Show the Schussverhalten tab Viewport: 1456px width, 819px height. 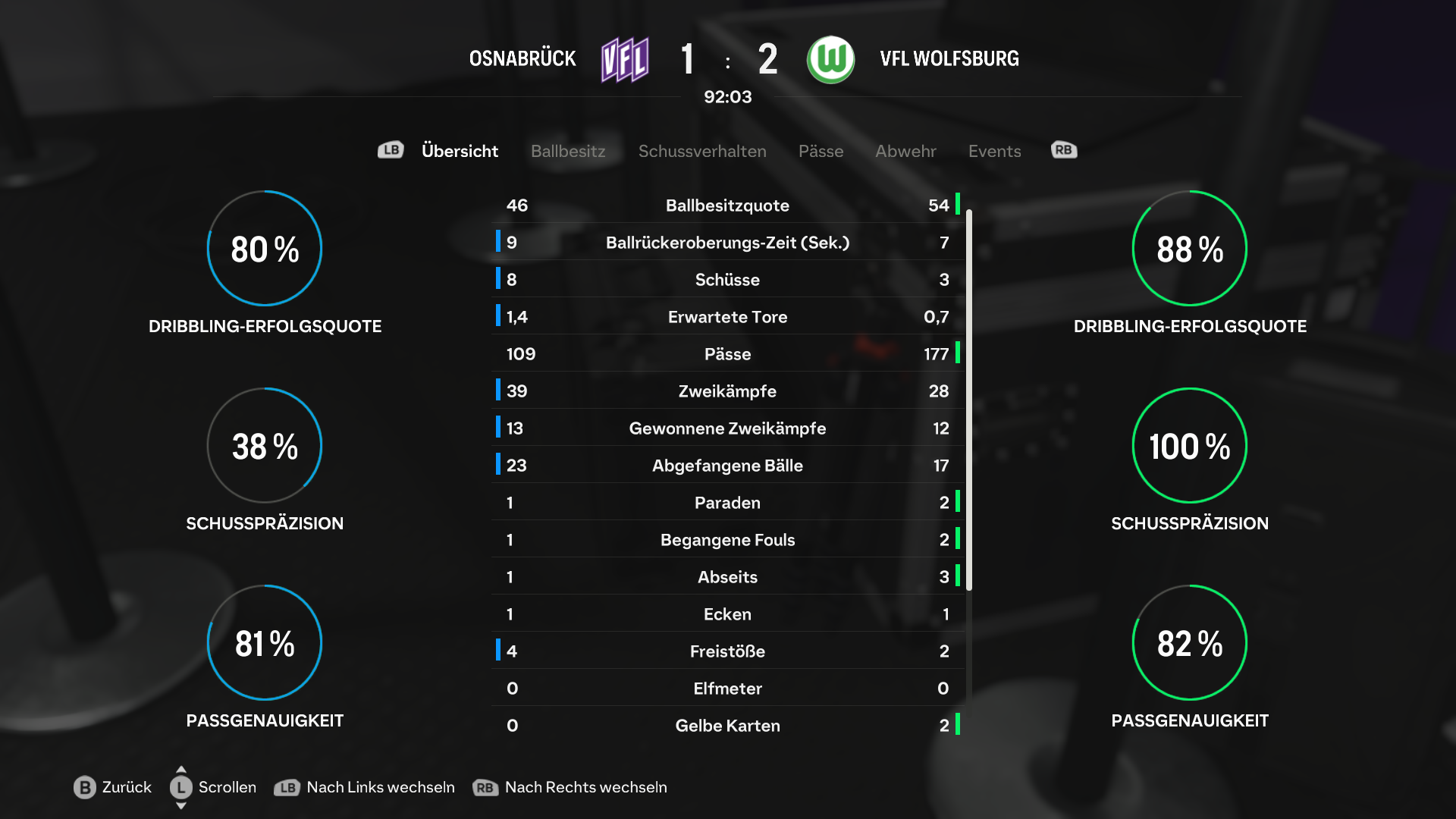pos(702,151)
